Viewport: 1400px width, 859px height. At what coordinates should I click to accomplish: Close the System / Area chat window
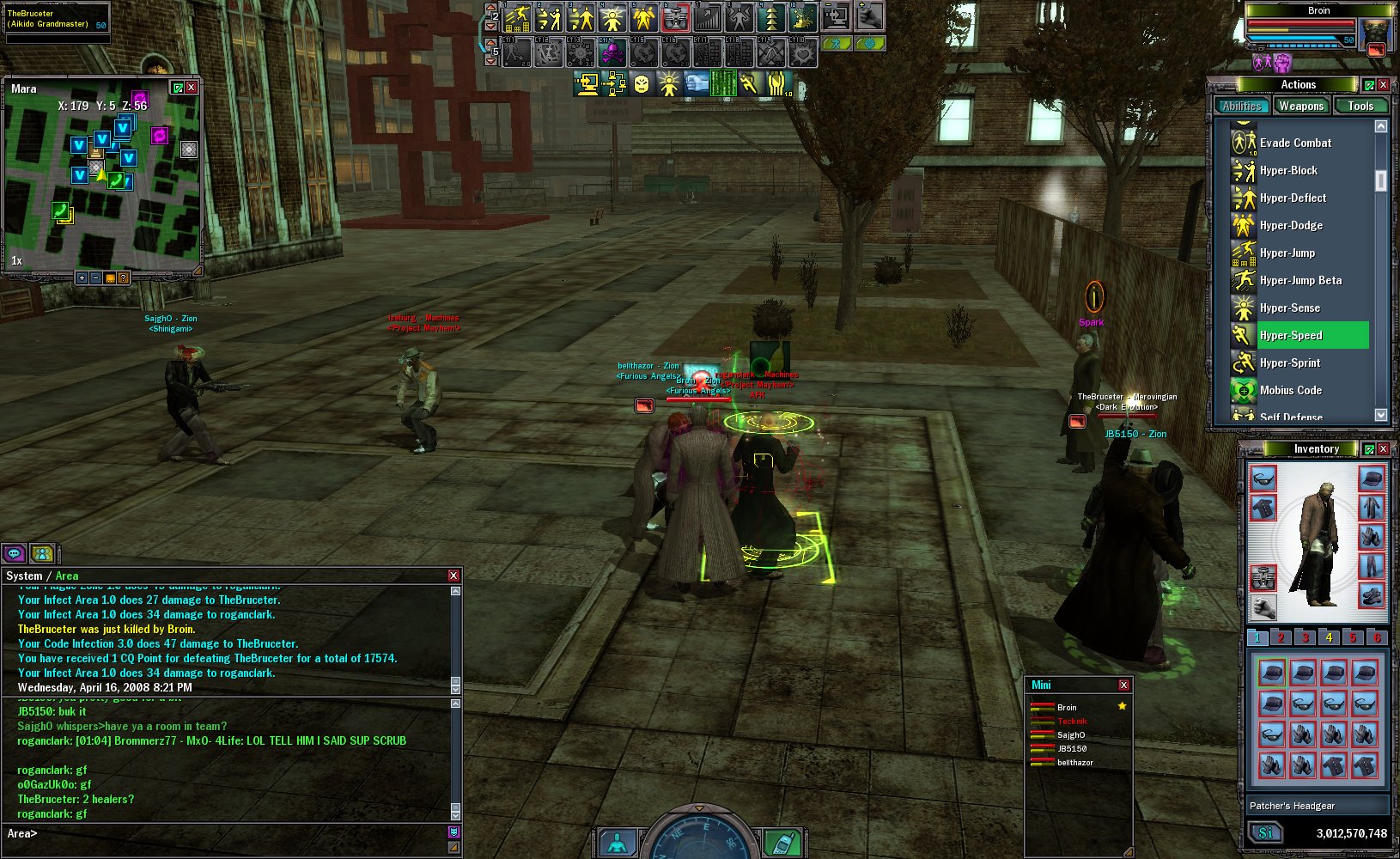[453, 576]
